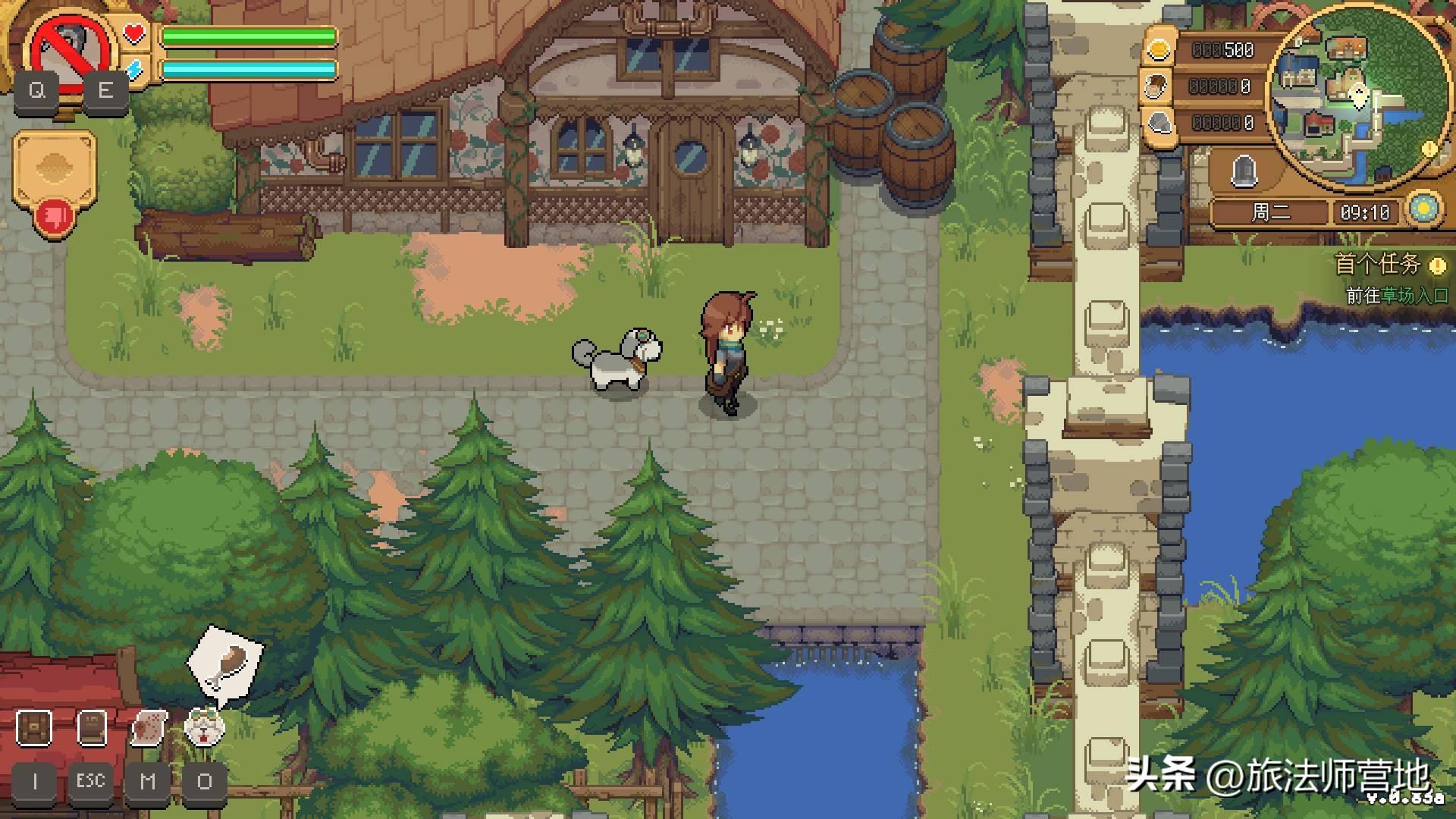This screenshot has width=1456, height=819.
Task: Click the wood resource icon
Action: 1158,86
